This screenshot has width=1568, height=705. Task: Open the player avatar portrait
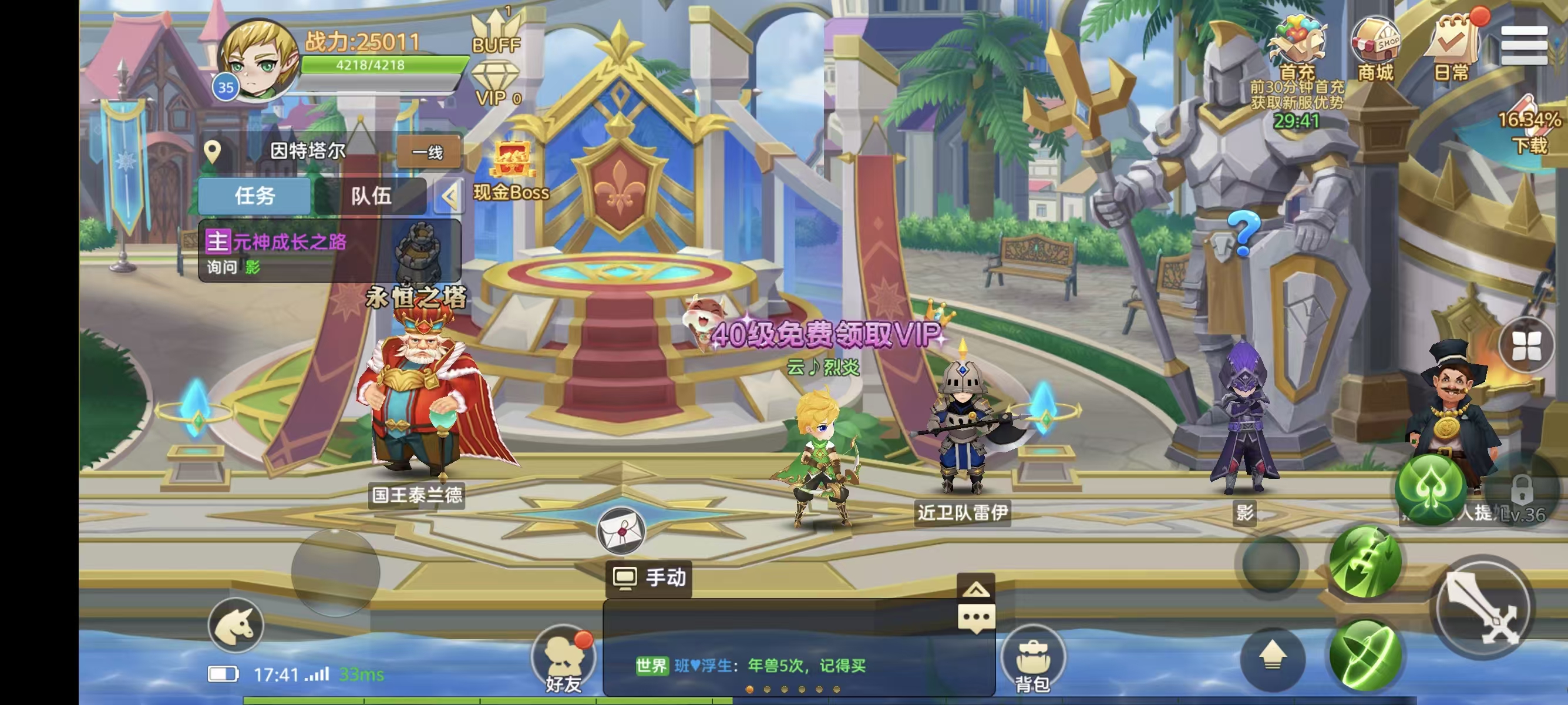tap(258, 61)
